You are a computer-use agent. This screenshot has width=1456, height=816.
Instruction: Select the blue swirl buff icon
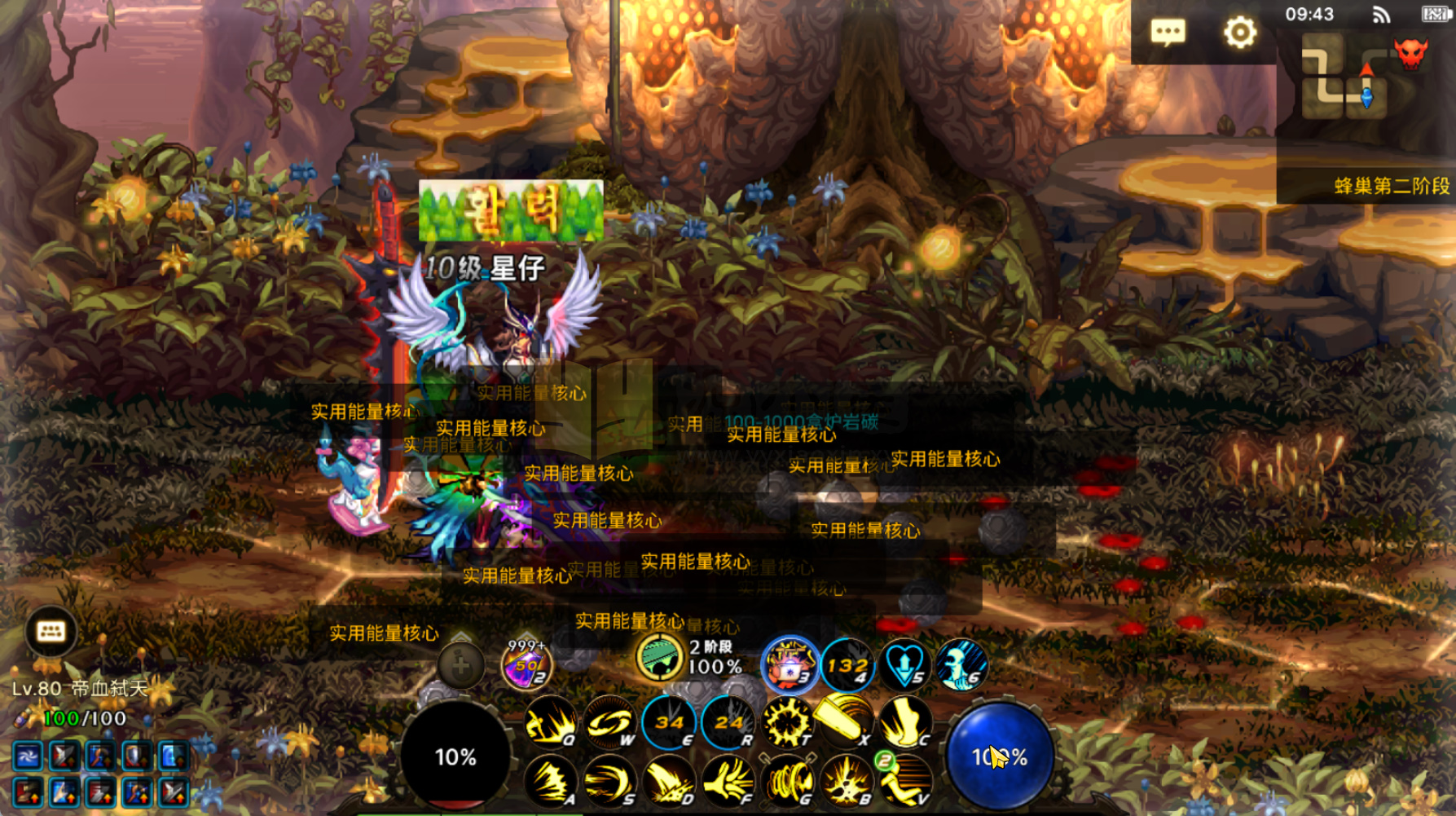point(27,756)
